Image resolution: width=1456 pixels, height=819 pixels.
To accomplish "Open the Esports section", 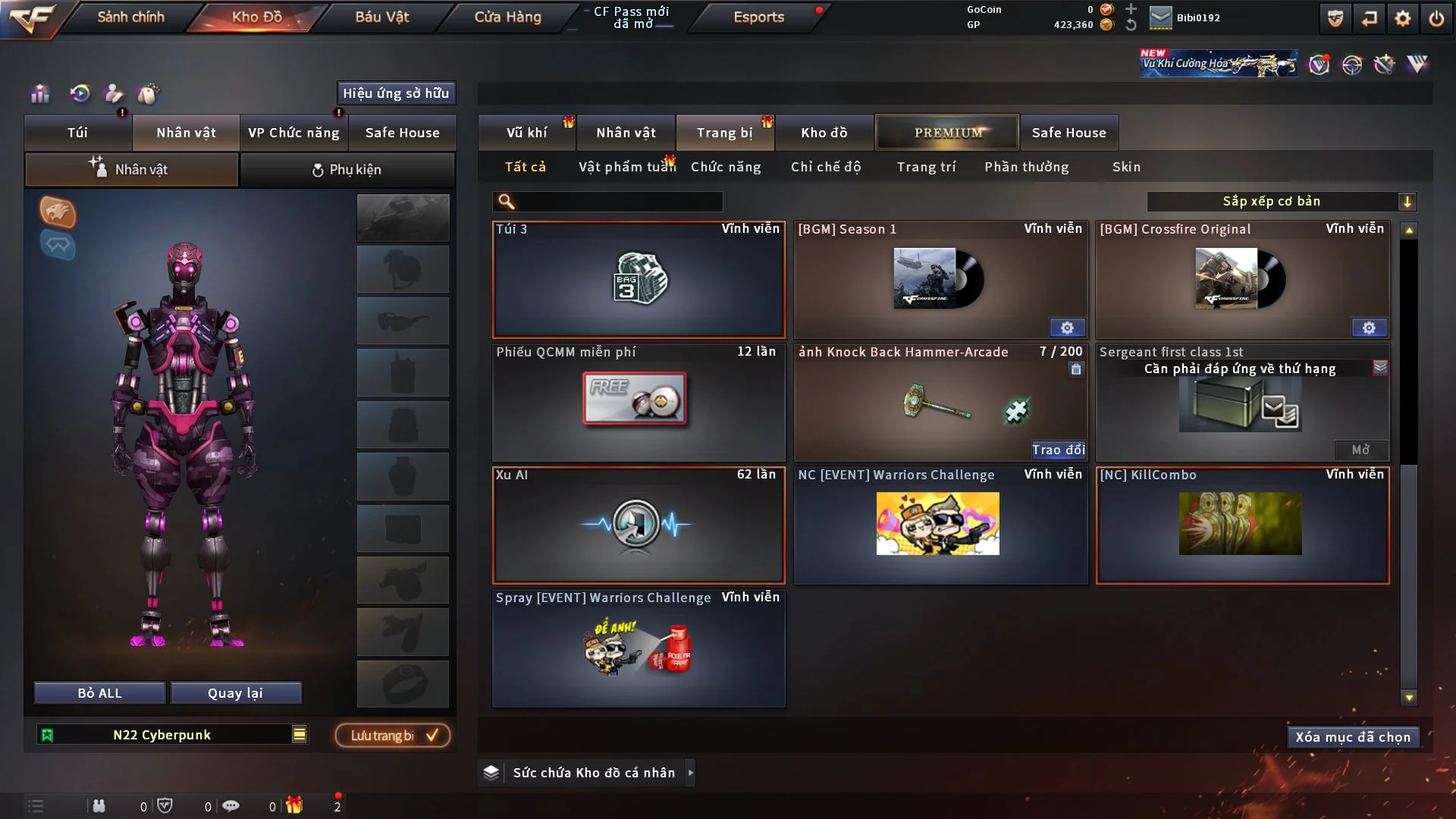I will point(758,17).
